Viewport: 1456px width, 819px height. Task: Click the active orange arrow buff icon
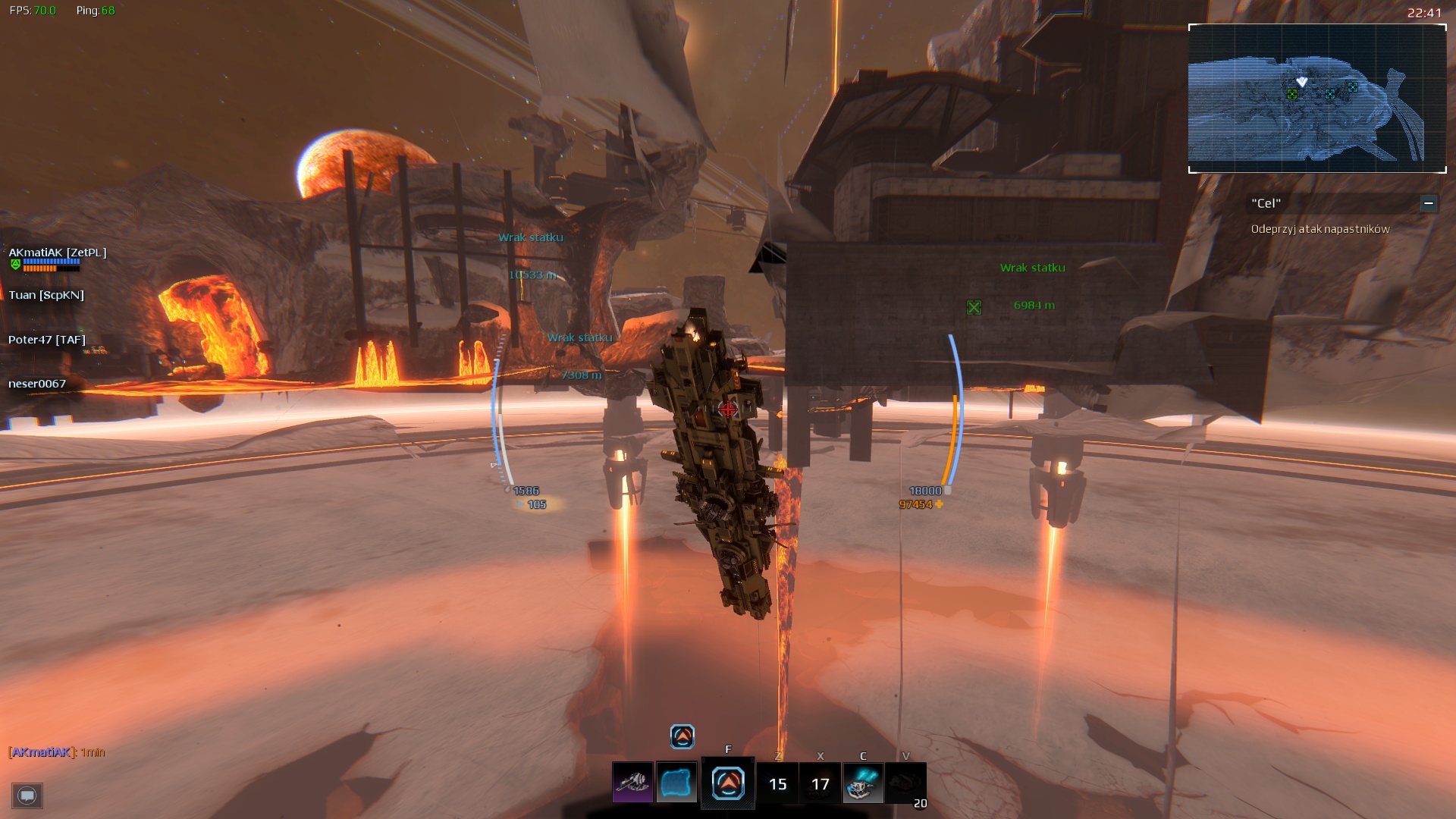pos(682,736)
